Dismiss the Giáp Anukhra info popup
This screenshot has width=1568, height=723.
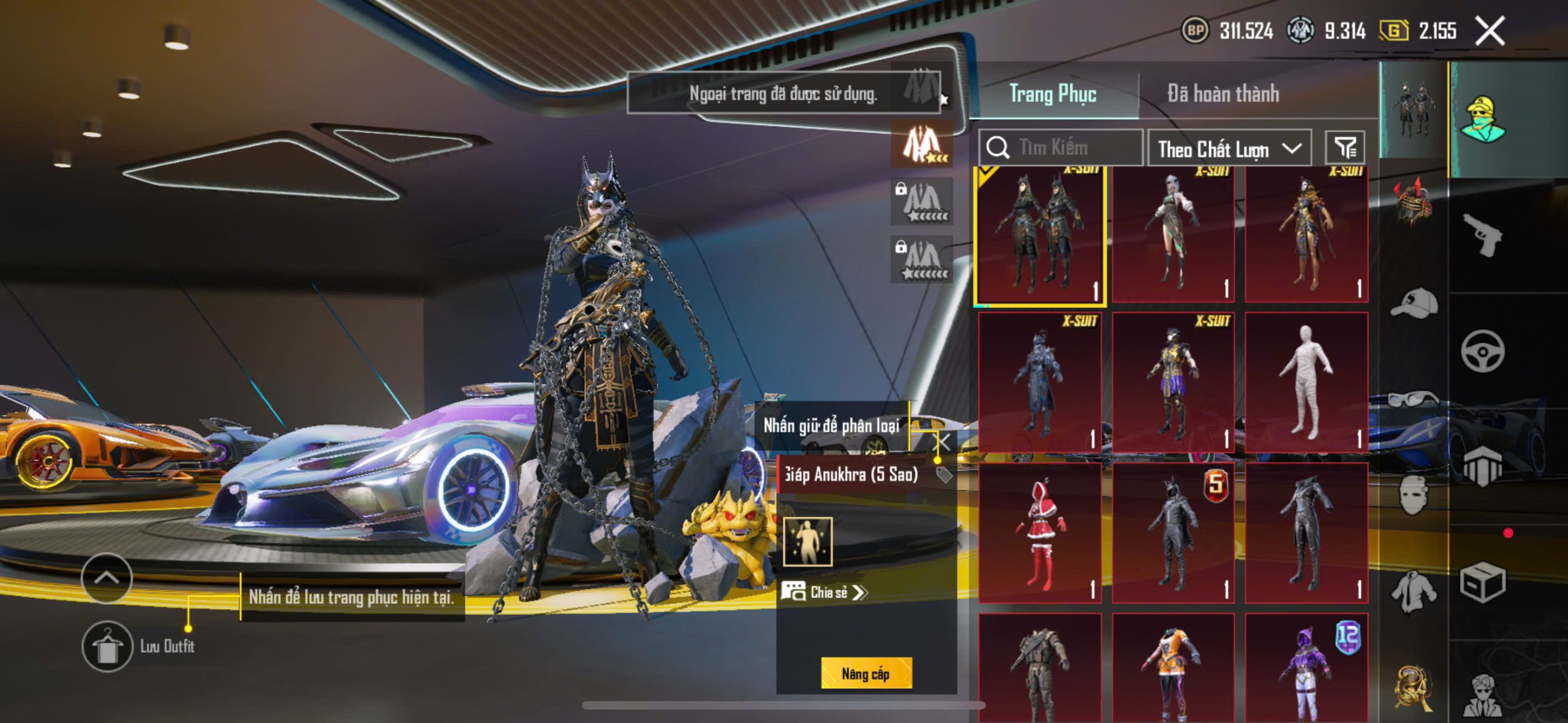click(x=944, y=442)
